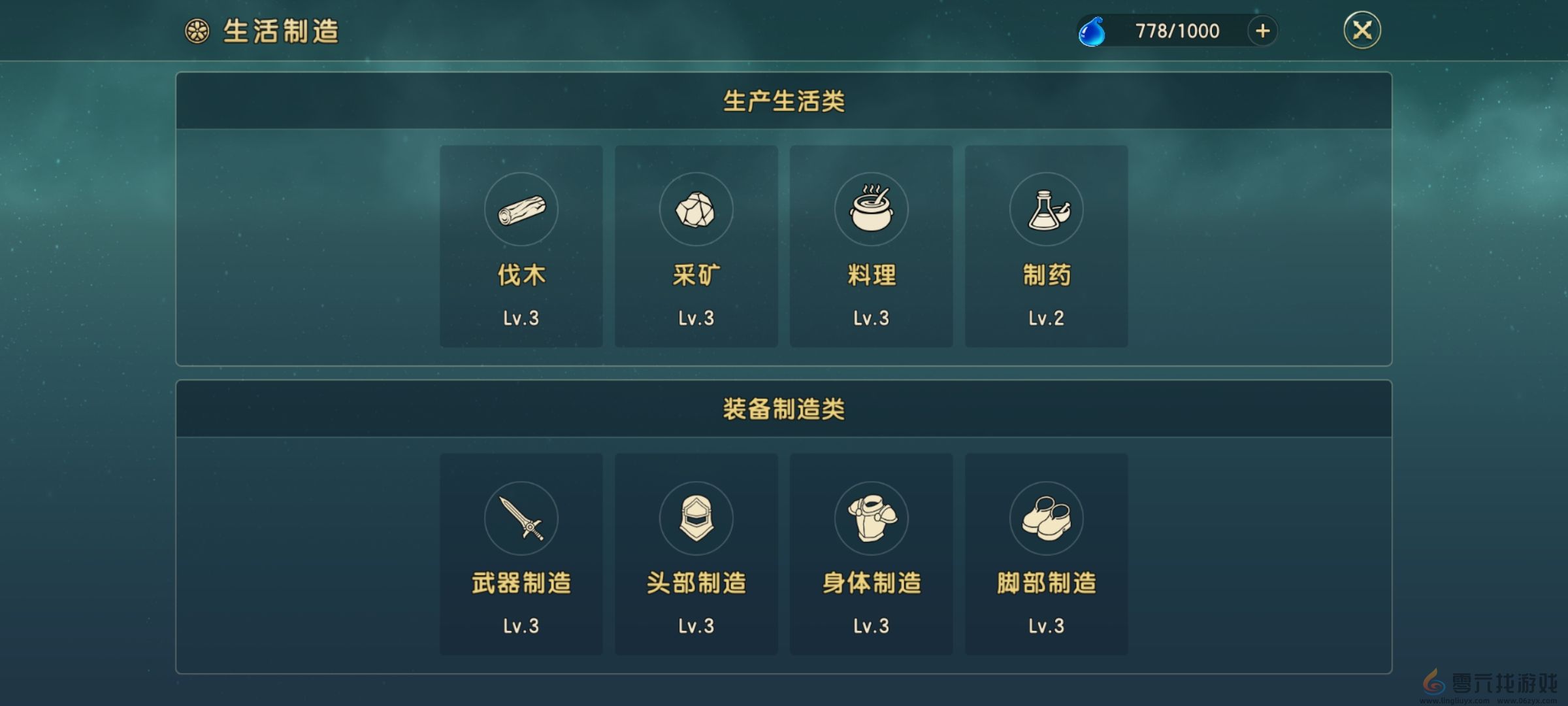Select the 身体制造 armor icon
This screenshot has width=1568, height=706.
pyautogui.click(x=872, y=518)
